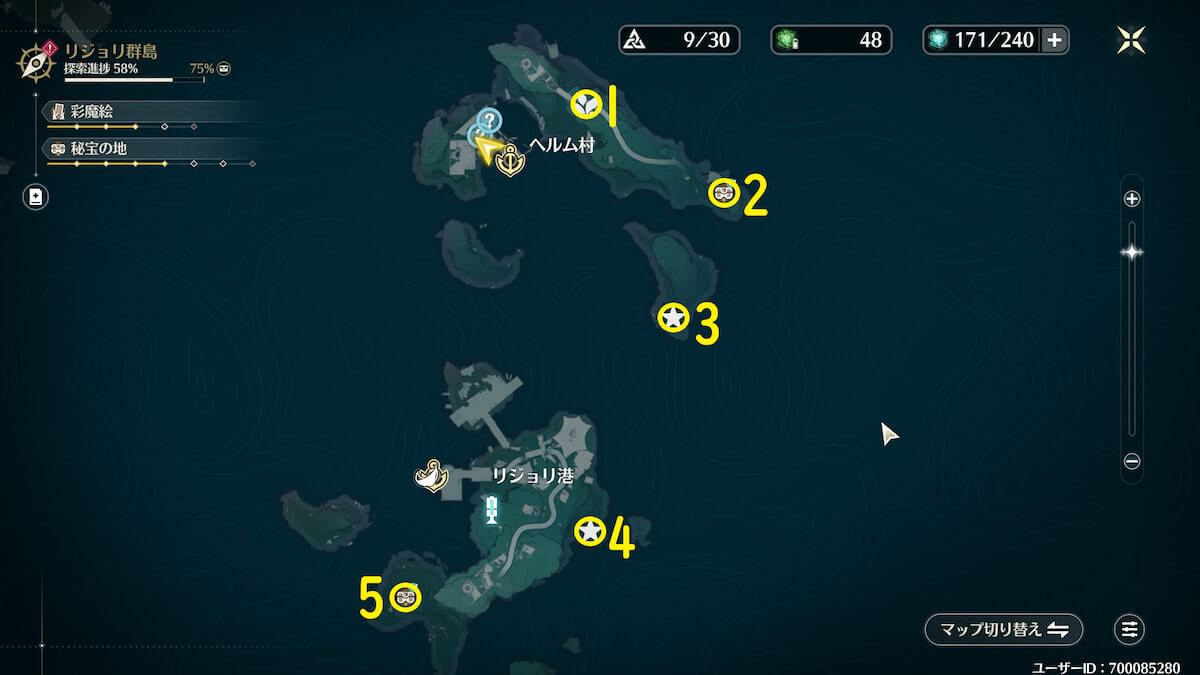
Task: Click the blue question mark map marker
Action: coord(488,121)
